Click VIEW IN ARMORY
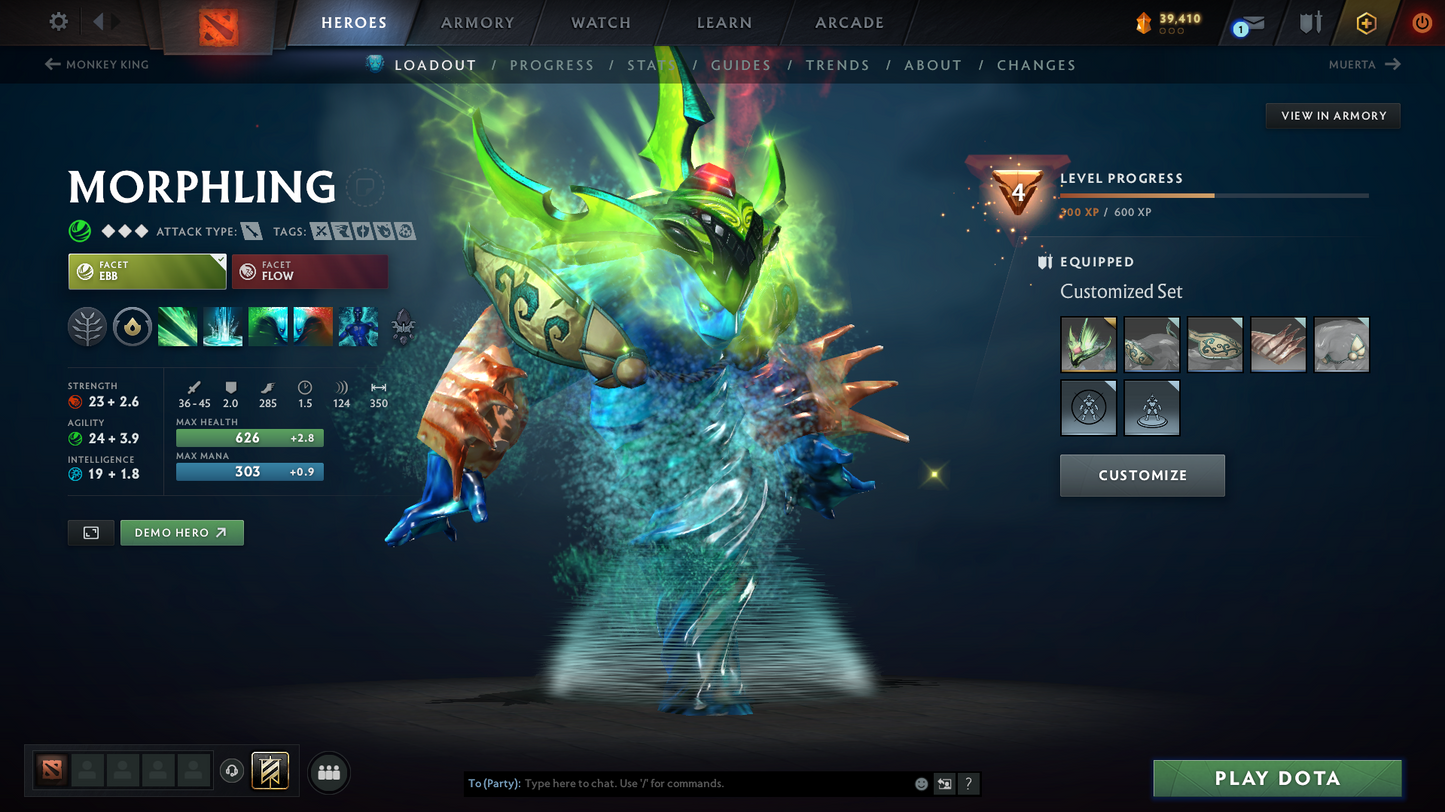Screen dimensions: 1445x812 (1333, 115)
